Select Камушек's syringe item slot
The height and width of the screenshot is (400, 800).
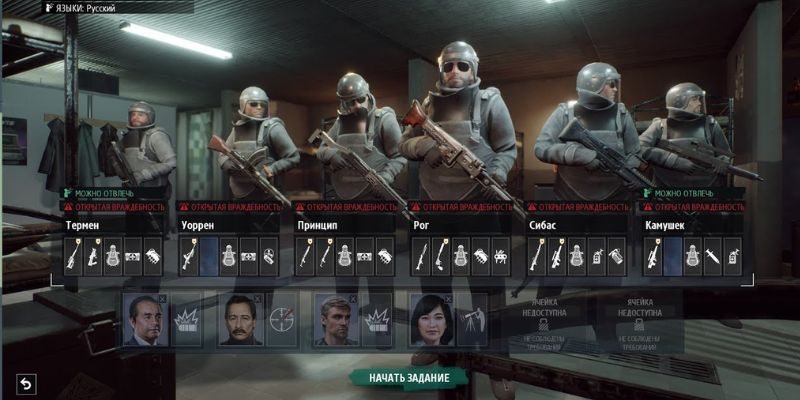click(x=712, y=256)
